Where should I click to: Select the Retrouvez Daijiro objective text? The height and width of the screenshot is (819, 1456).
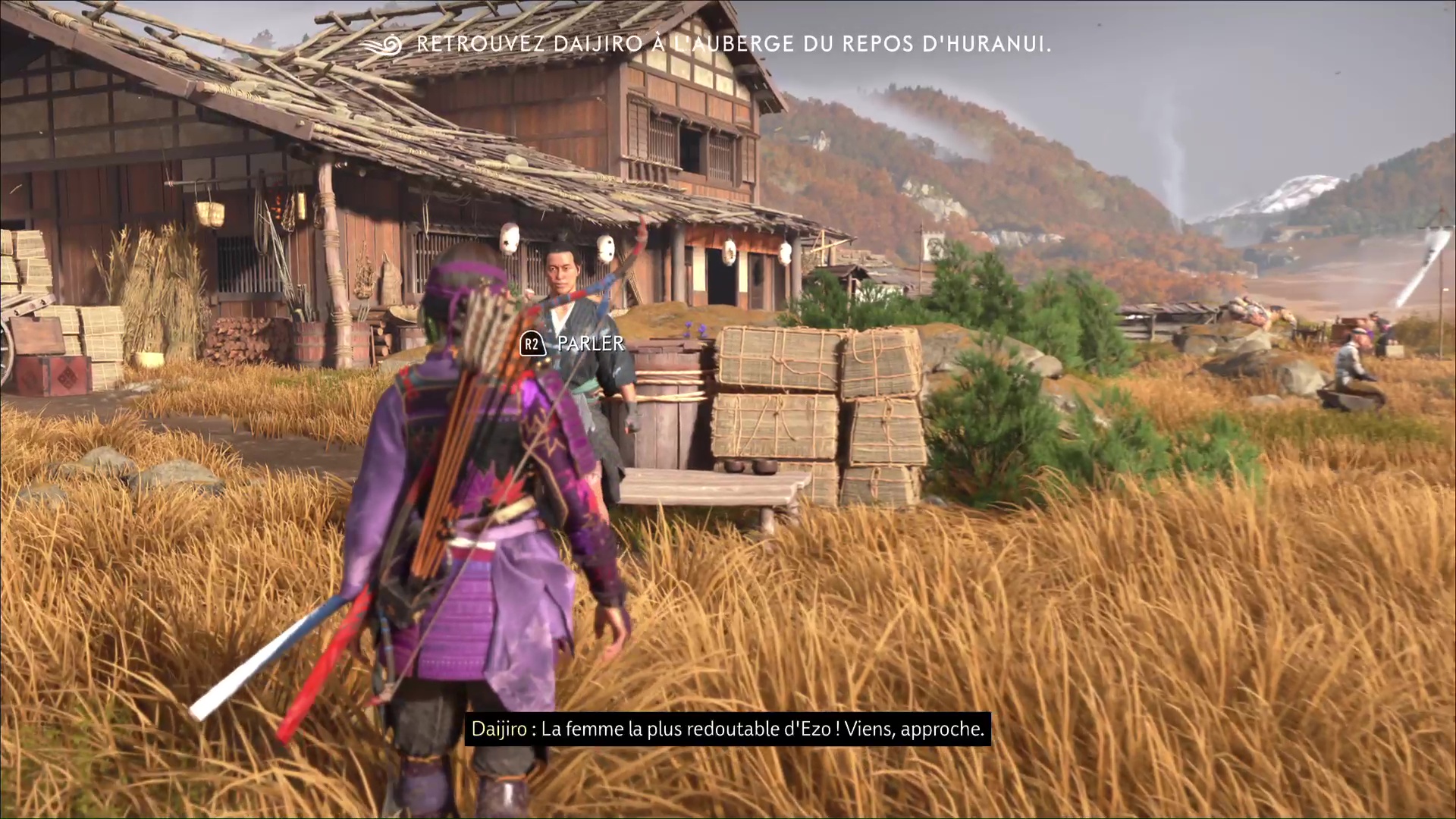(733, 45)
